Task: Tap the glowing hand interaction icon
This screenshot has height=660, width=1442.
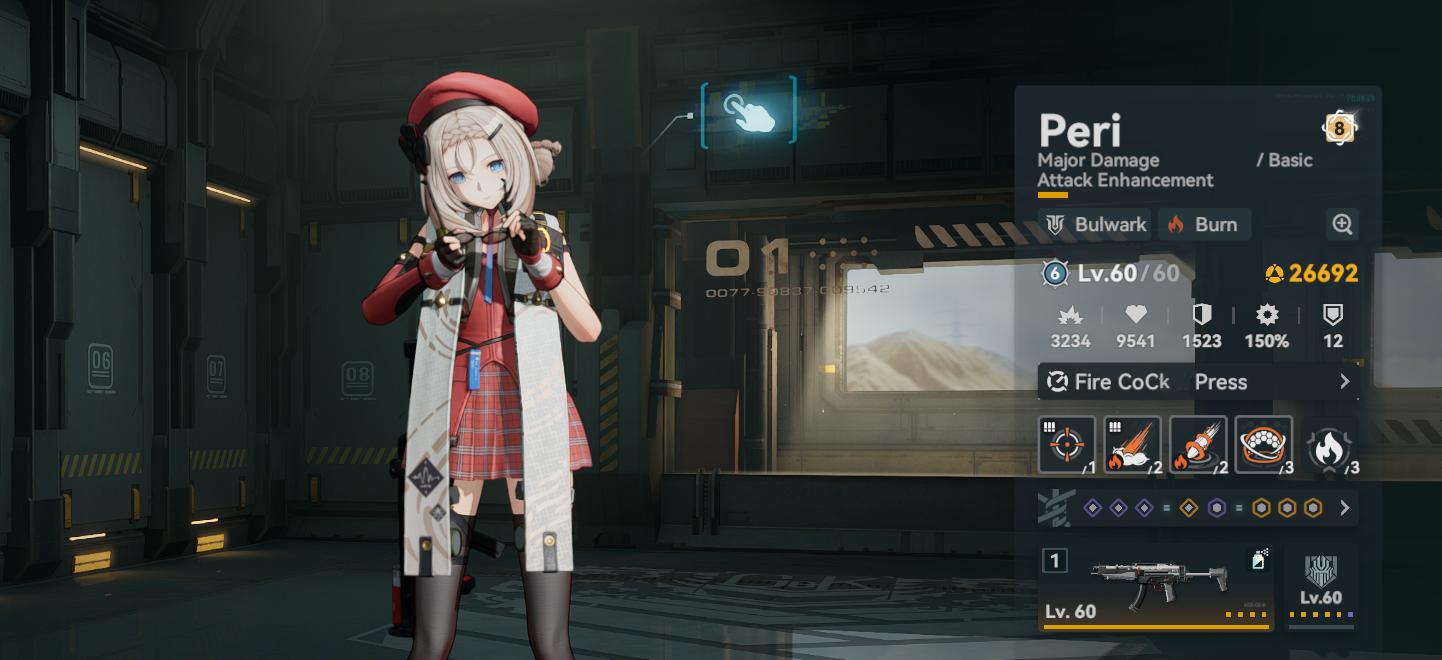Action: [749, 112]
